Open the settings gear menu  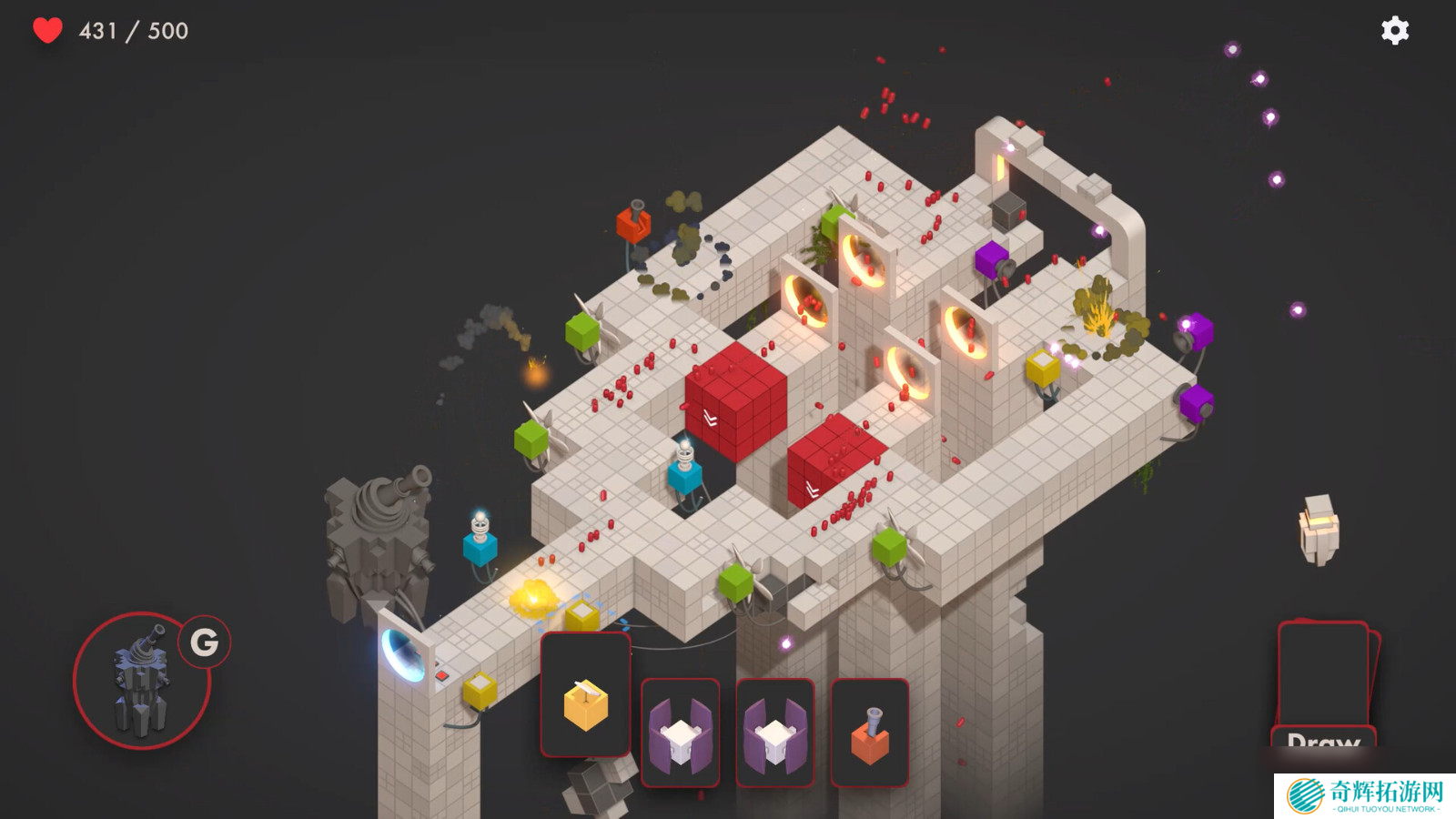pos(1394,31)
